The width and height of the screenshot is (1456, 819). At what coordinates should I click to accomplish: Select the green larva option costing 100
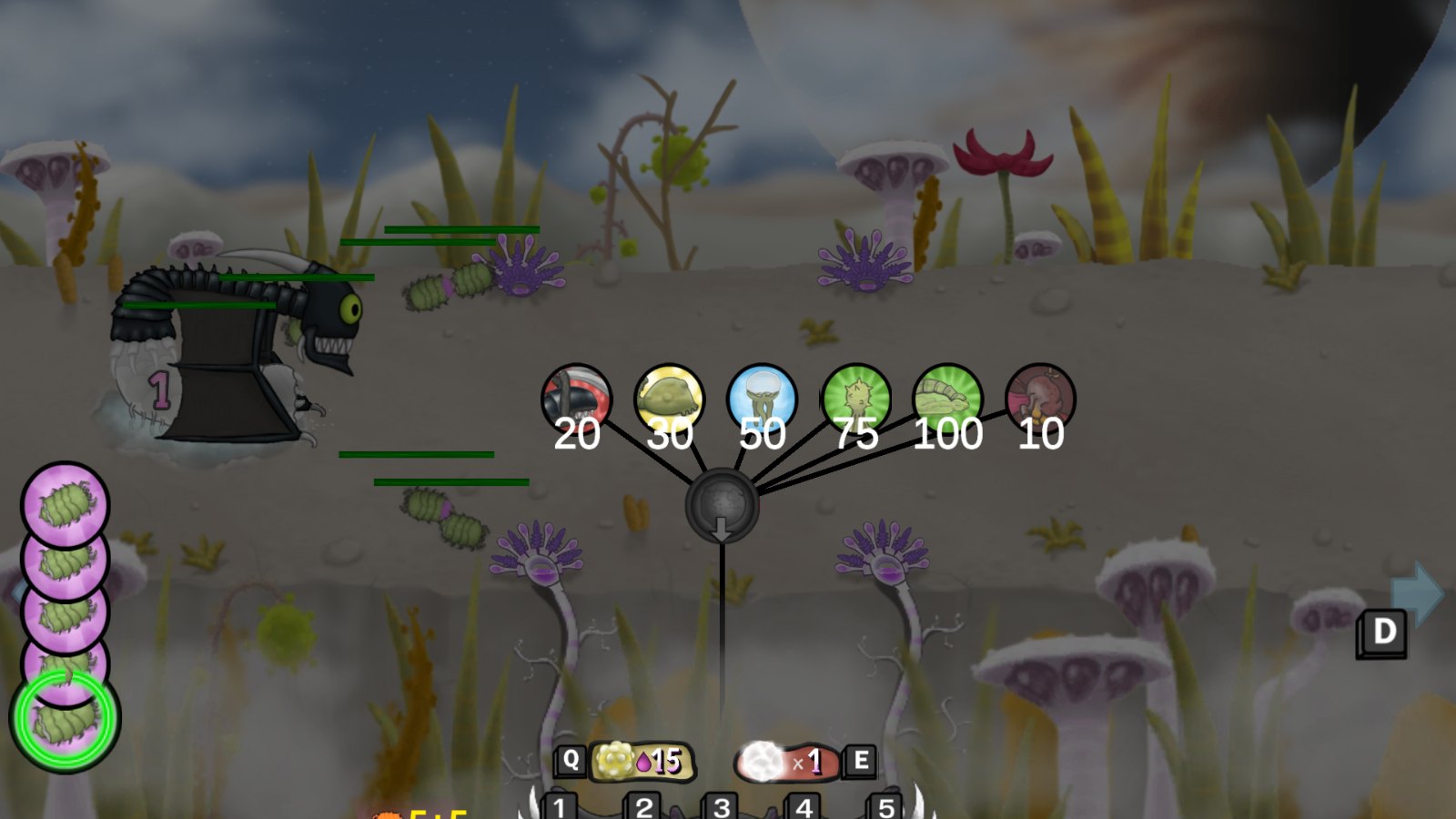coord(947,399)
